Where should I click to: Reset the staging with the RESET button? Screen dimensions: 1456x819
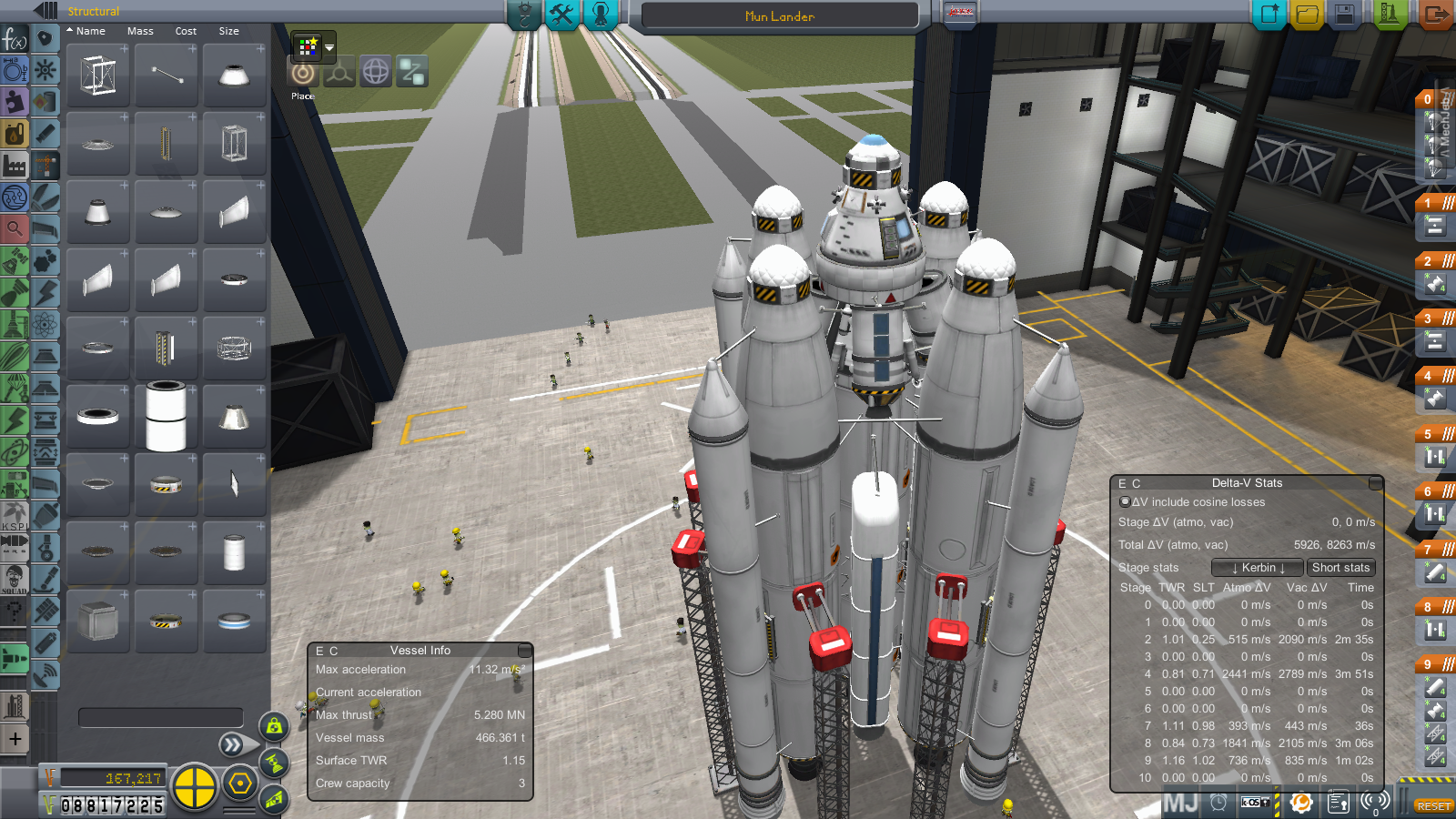[x=1433, y=806]
